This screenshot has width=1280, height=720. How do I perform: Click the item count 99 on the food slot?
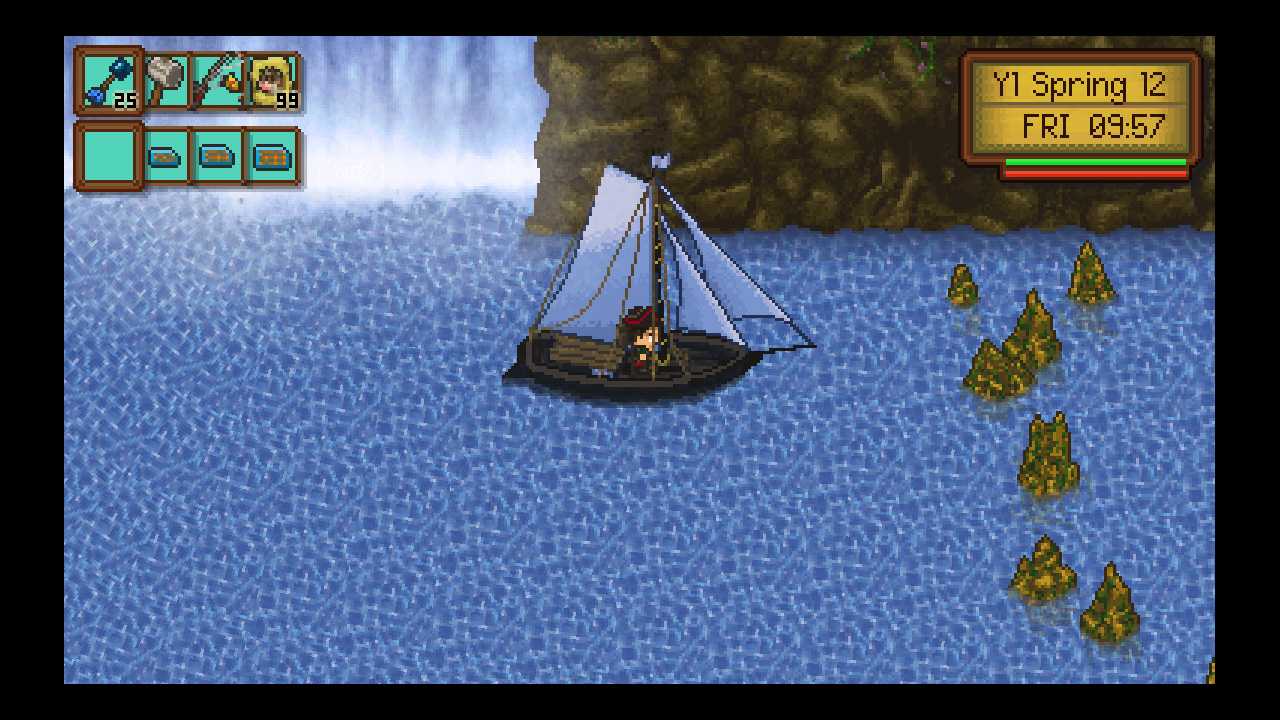[x=287, y=100]
